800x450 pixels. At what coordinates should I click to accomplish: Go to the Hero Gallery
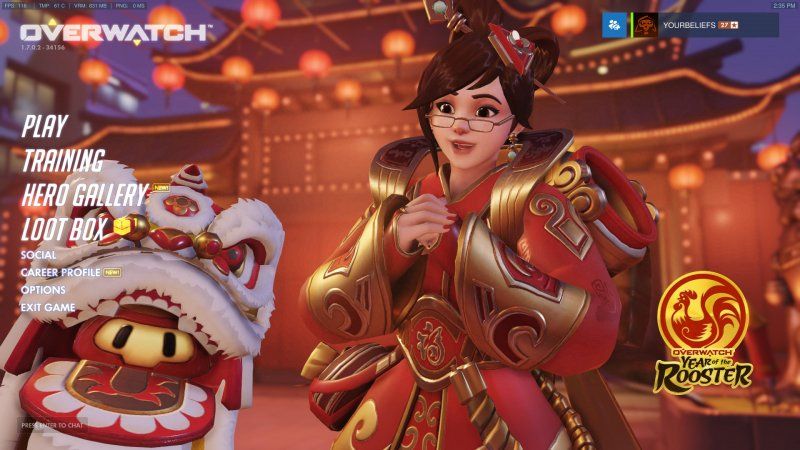[84, 195]
